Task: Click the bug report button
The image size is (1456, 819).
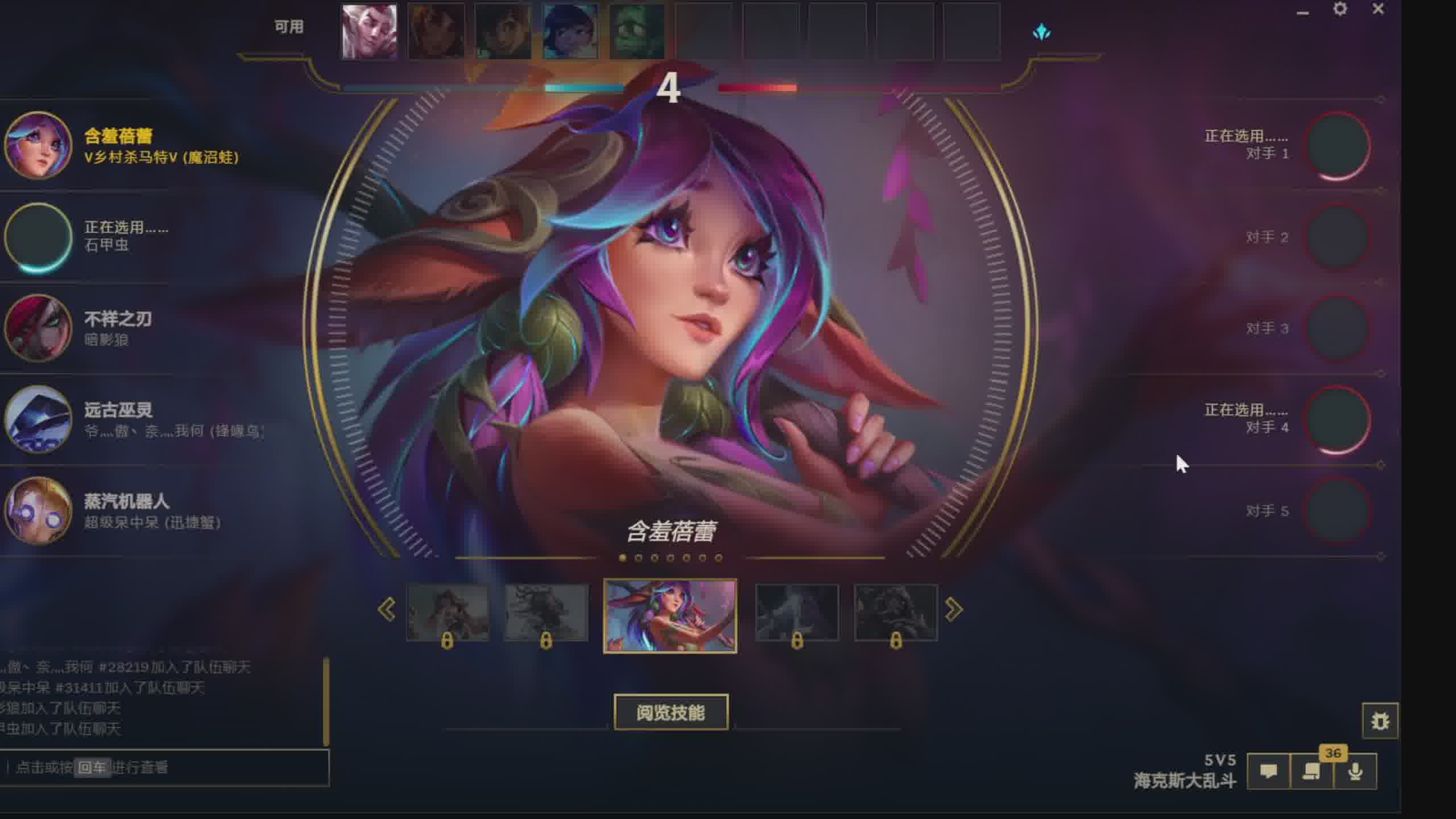Action: coord(1380,721)
